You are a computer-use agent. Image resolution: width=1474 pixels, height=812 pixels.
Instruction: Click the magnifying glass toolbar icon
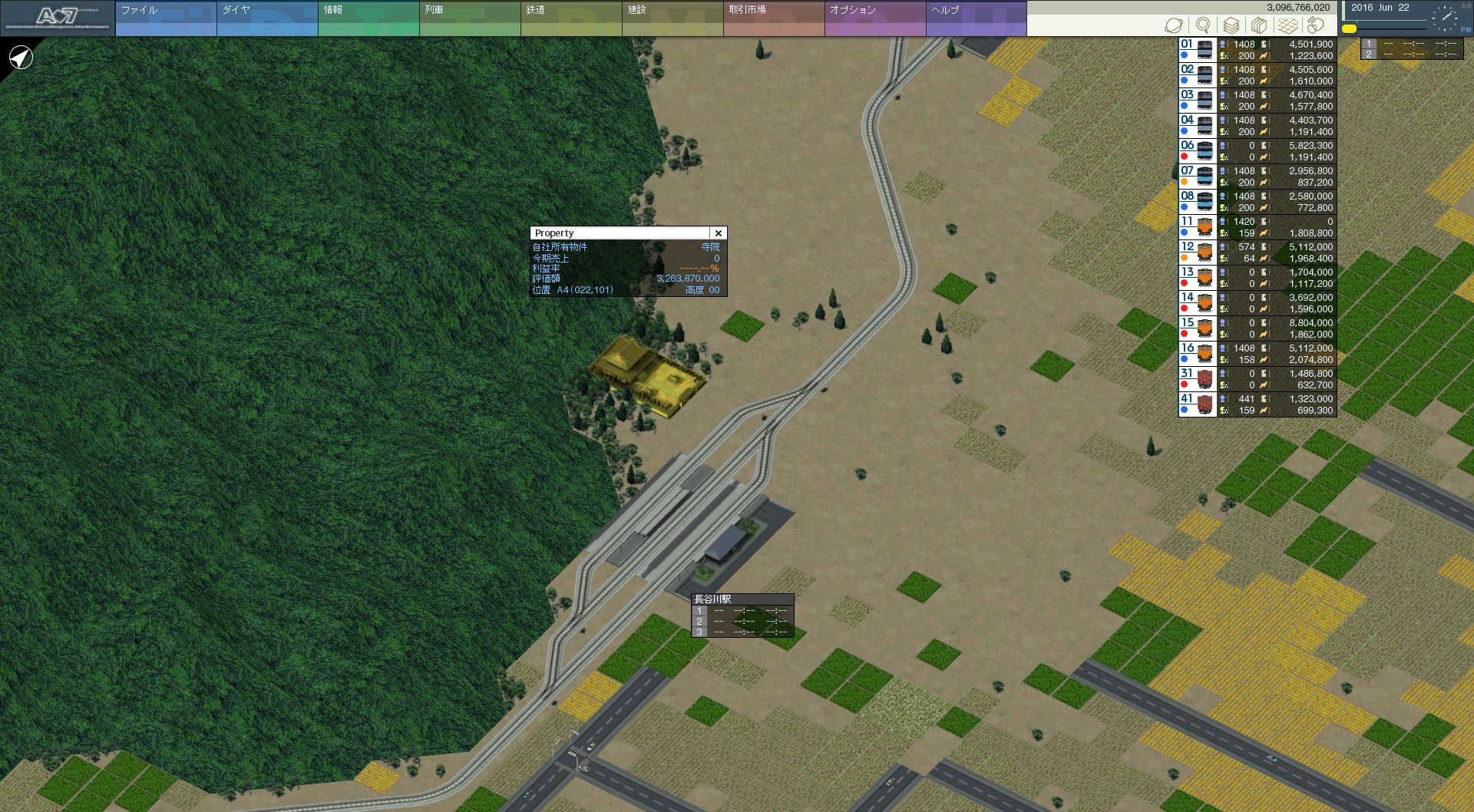click(1203, 26)
